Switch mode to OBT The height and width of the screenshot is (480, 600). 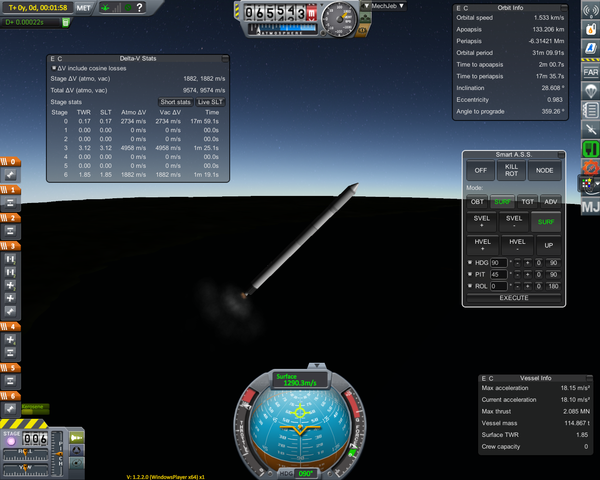[x=479, y=202]
